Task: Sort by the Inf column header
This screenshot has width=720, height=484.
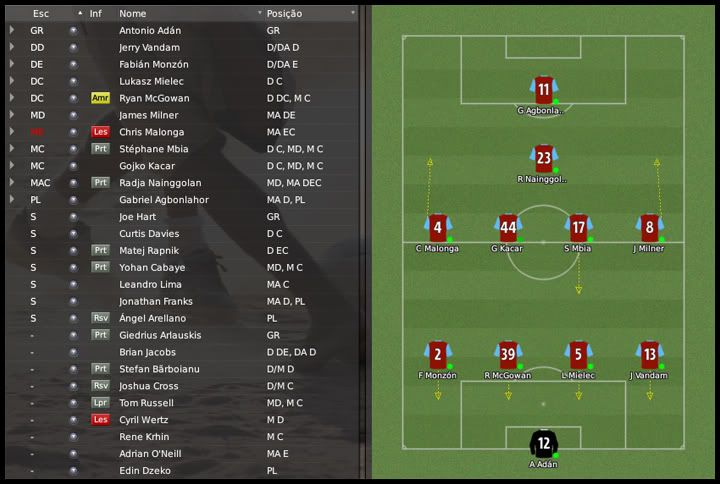Action: (x=96, y=13)
